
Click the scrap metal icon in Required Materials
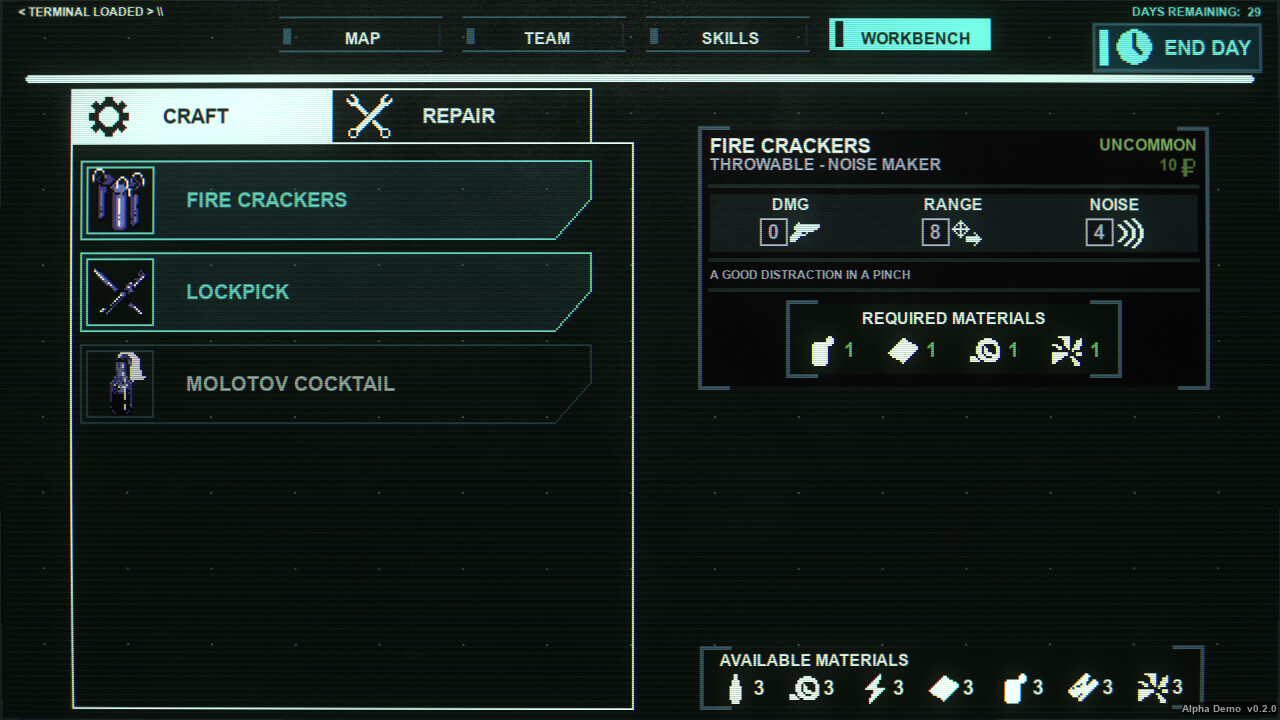[x=1068, y=352]
